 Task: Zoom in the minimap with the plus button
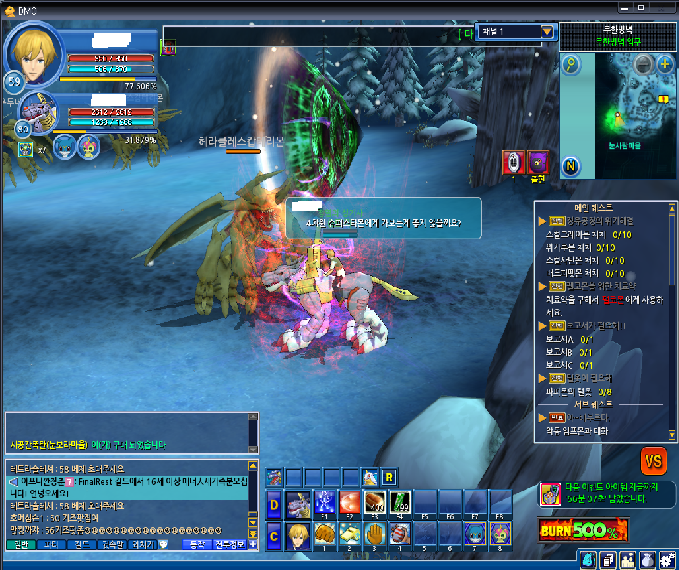(x=665, y=65)
